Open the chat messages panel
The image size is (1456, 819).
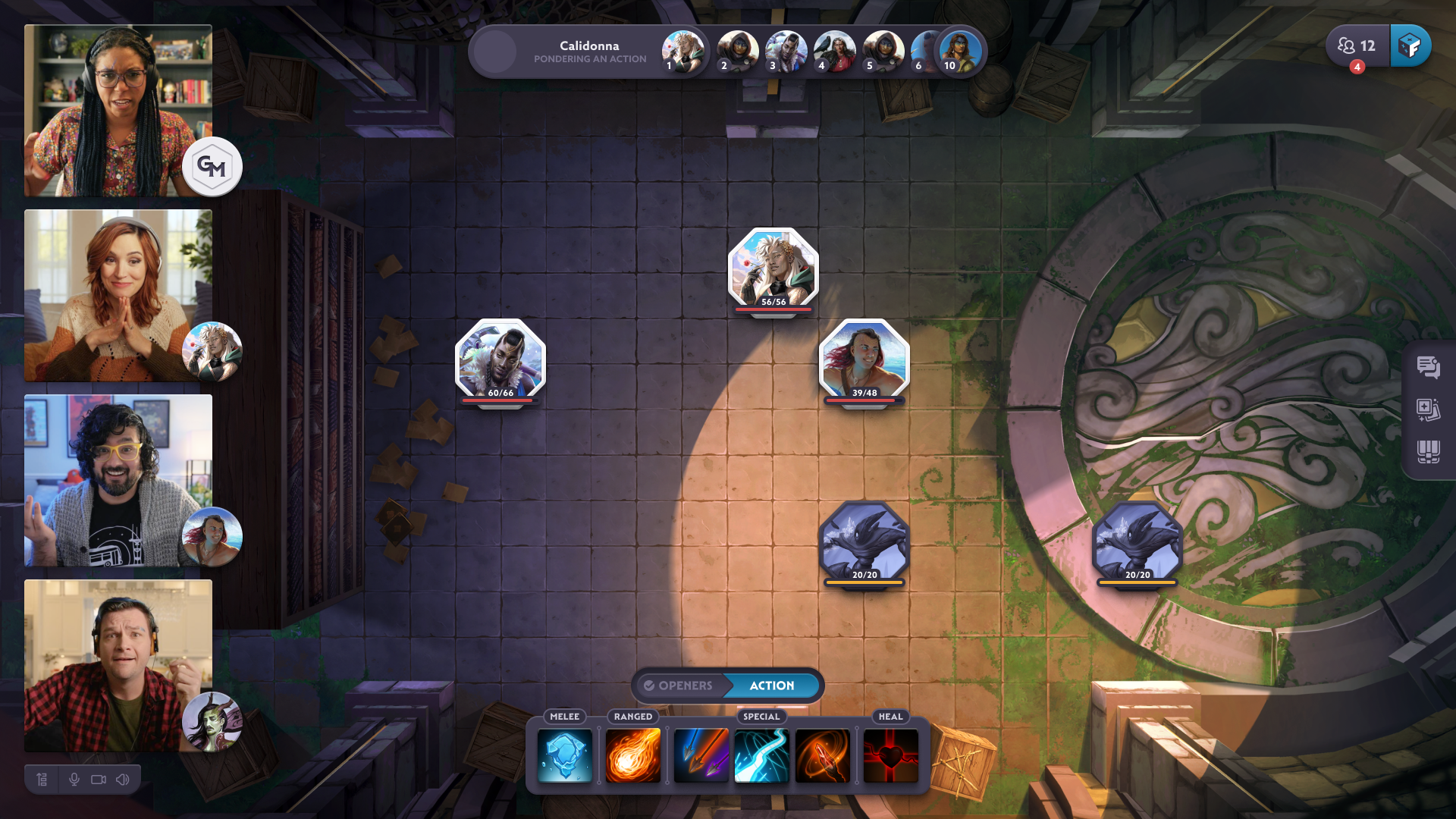[1428, 368]
